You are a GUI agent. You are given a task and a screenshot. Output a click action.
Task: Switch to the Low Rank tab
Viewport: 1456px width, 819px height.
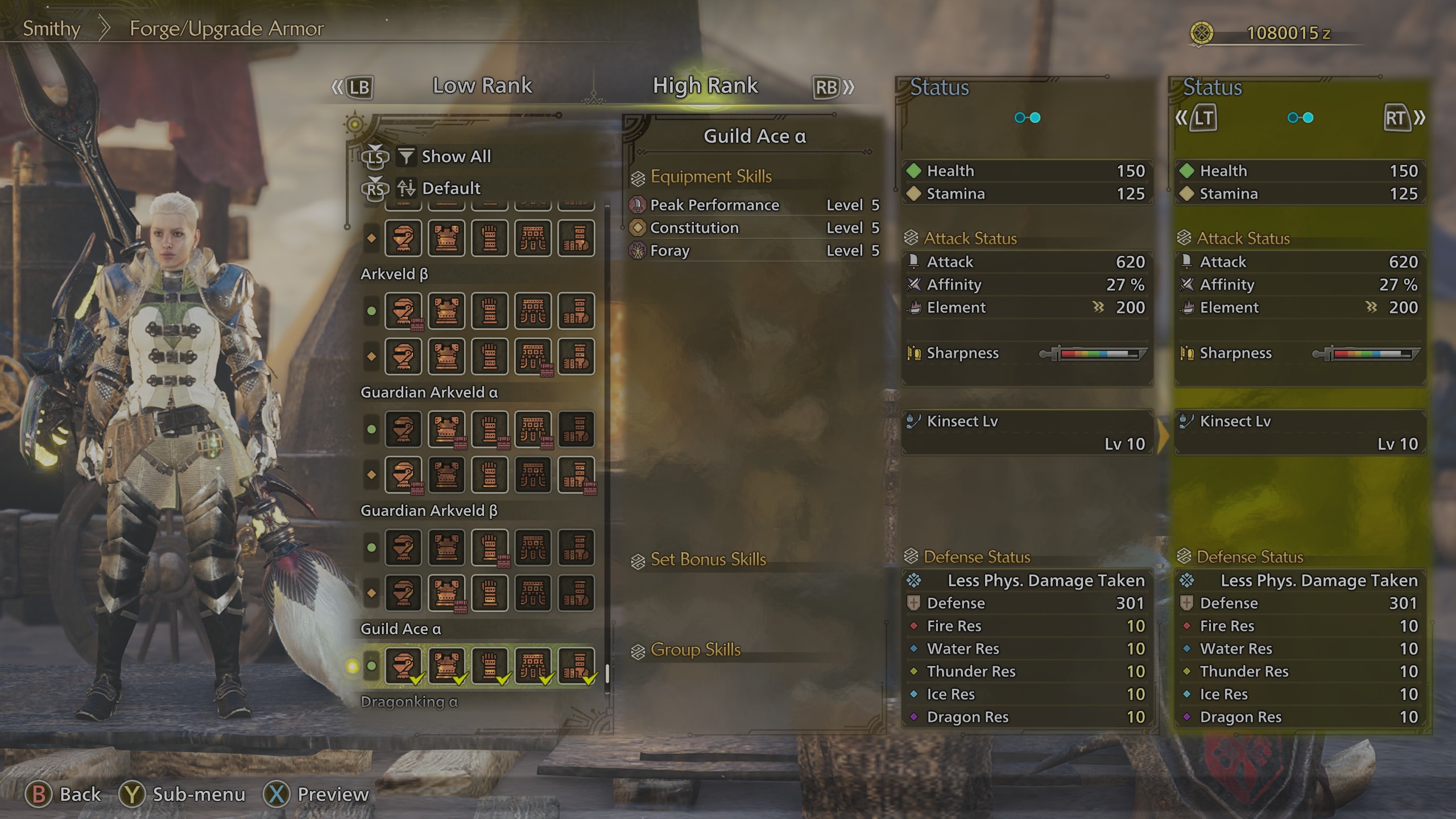[482, 85]
